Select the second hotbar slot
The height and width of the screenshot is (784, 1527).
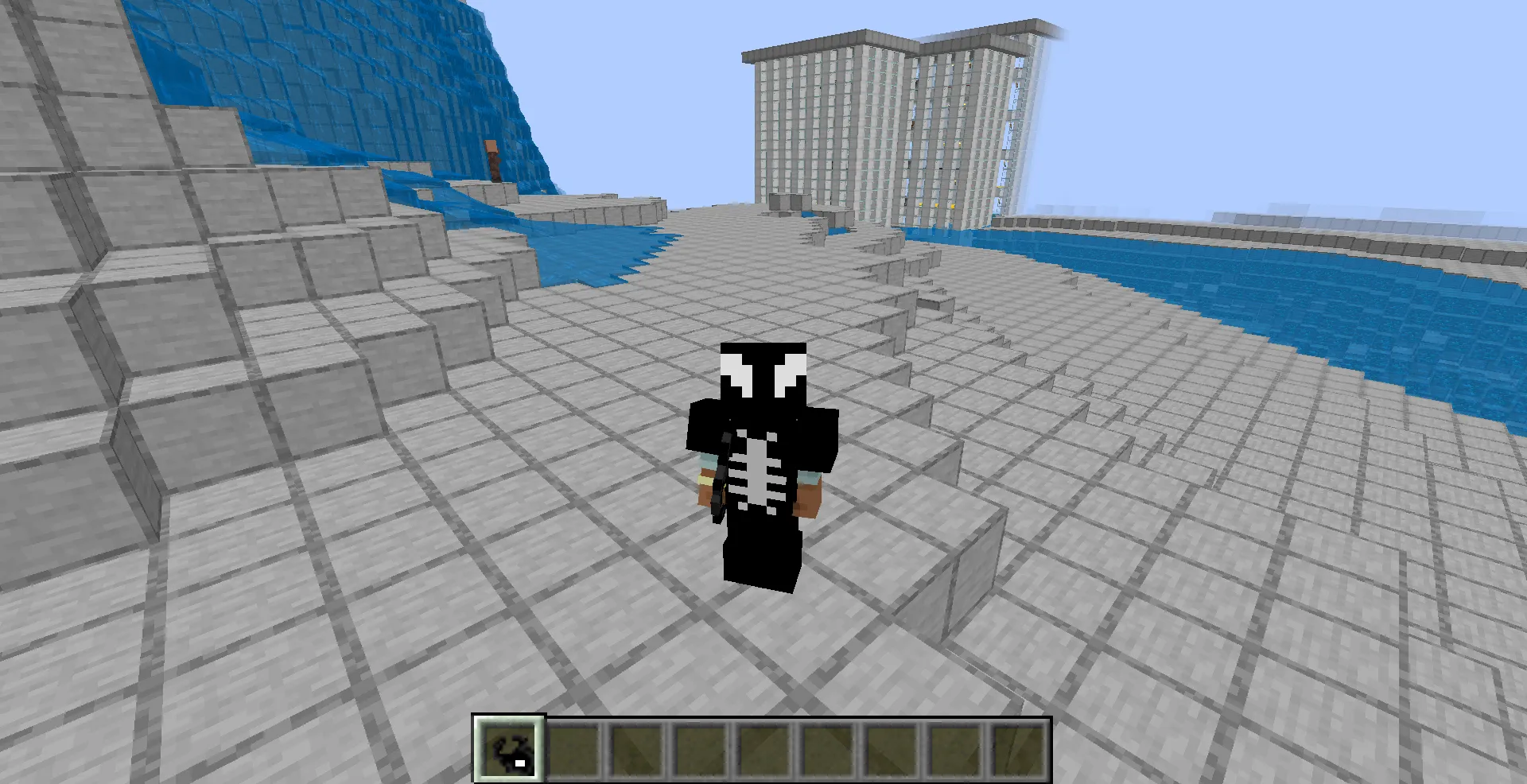coord(575,747)
